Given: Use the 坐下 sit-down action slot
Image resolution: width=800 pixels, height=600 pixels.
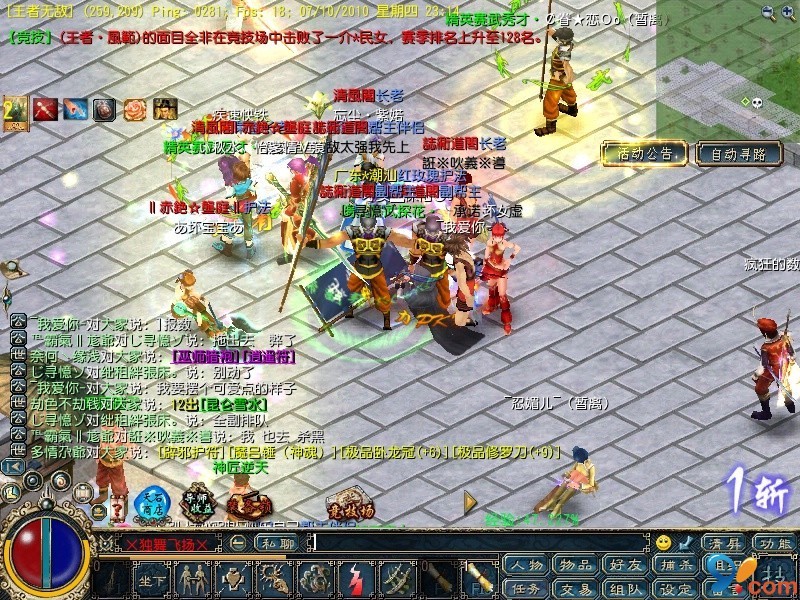Looking at the screenshot, I should pyautogui.click(x=152, y=579).
